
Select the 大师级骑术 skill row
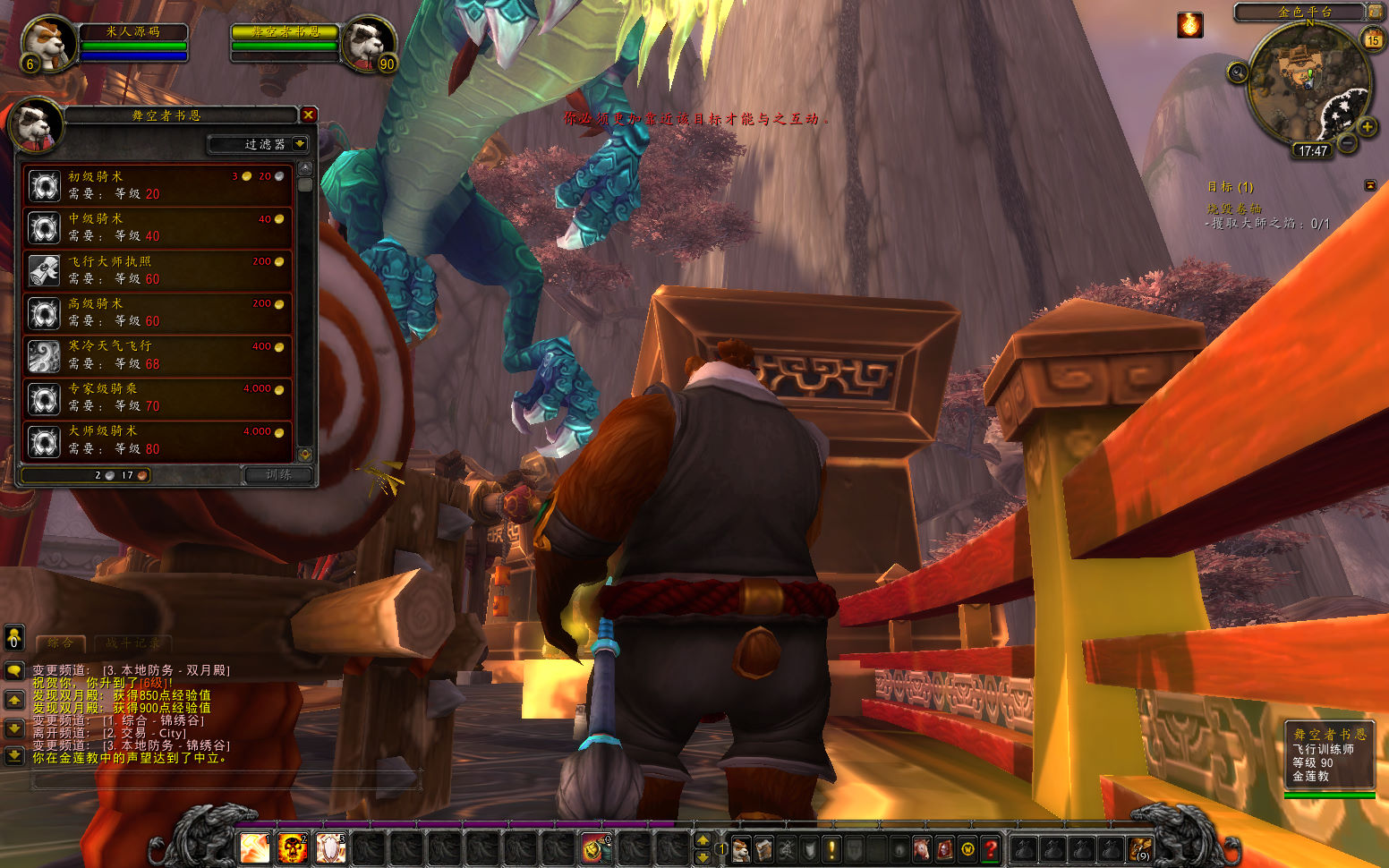tap(158, 440)
